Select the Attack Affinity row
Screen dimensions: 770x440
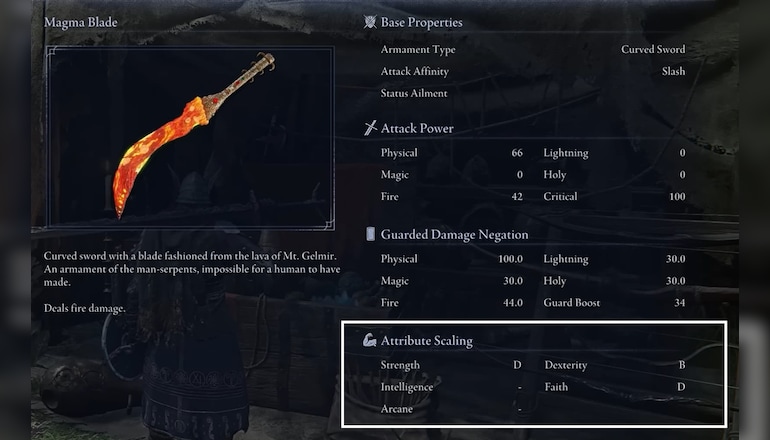(532, 71)
